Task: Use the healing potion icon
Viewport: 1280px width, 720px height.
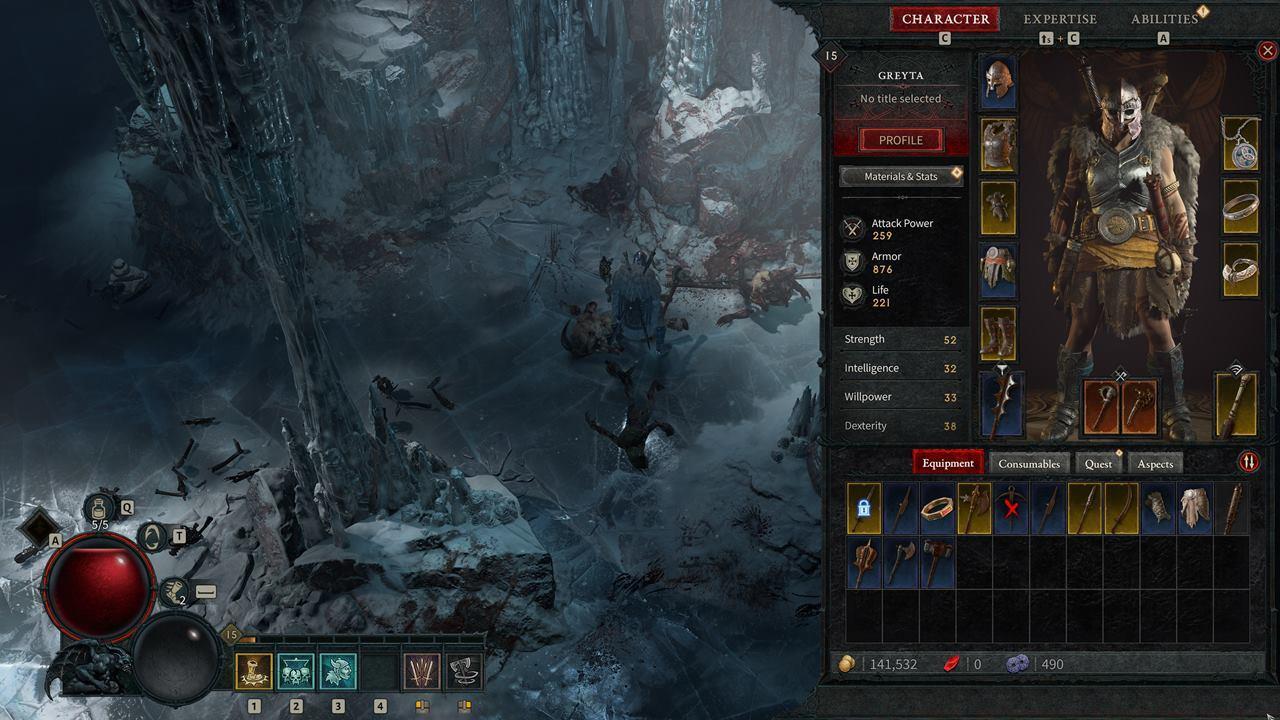Action: point(101,510)
